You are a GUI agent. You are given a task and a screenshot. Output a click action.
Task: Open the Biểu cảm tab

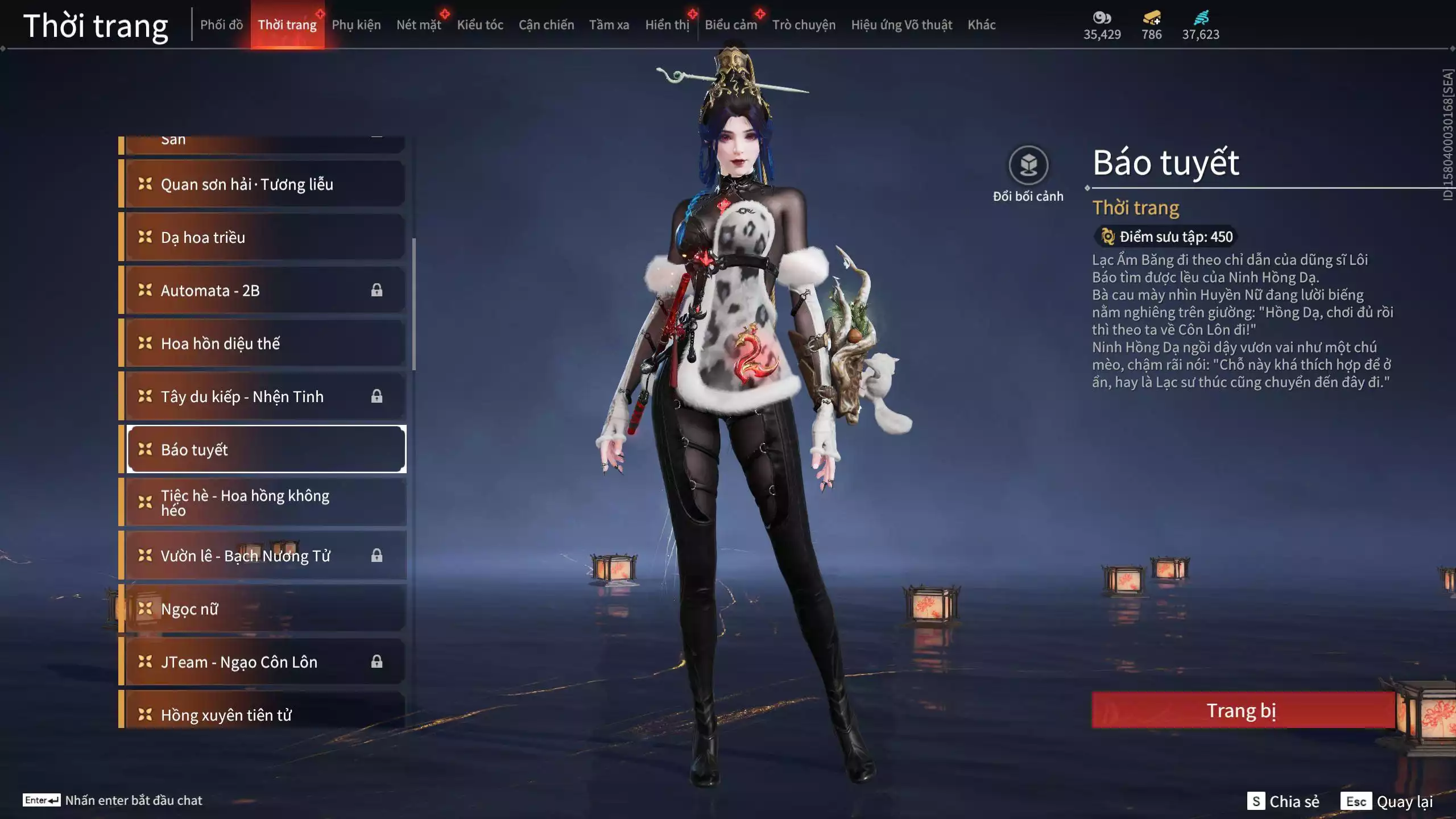coord(731,25)
